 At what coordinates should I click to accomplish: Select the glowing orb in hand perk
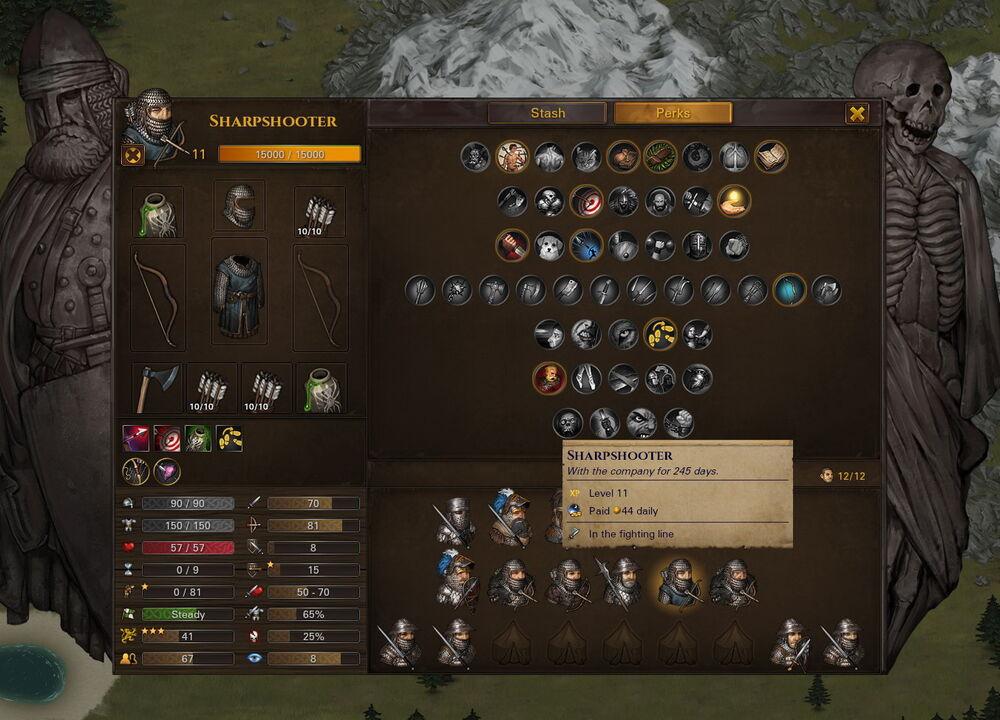tap(734, 201)
